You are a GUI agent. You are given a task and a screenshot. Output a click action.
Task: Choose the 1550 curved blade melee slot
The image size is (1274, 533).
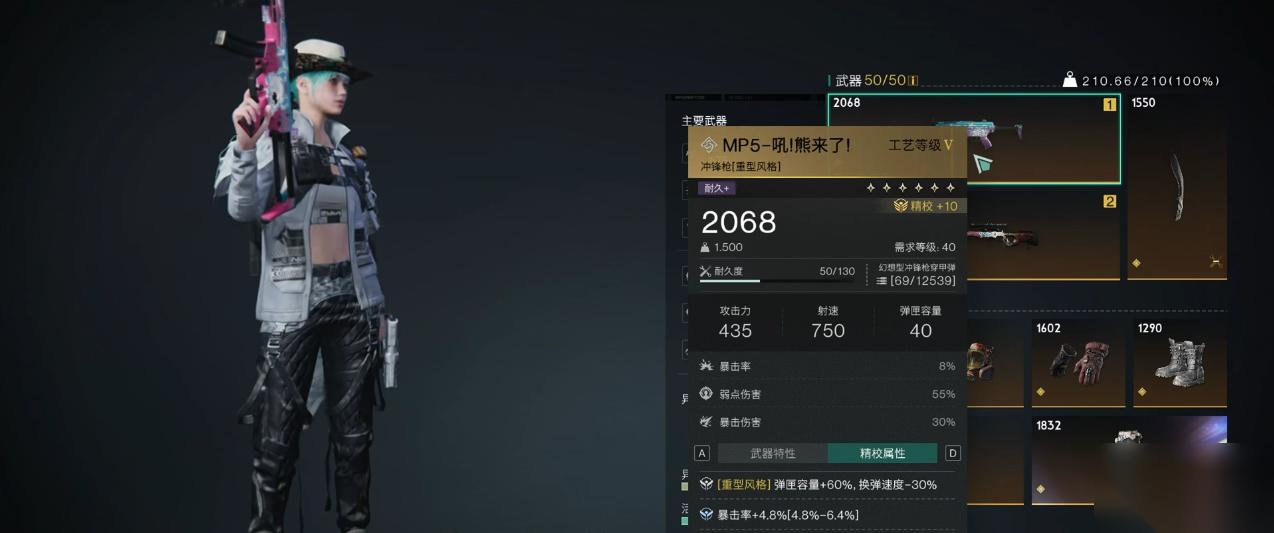(1177, 187)
